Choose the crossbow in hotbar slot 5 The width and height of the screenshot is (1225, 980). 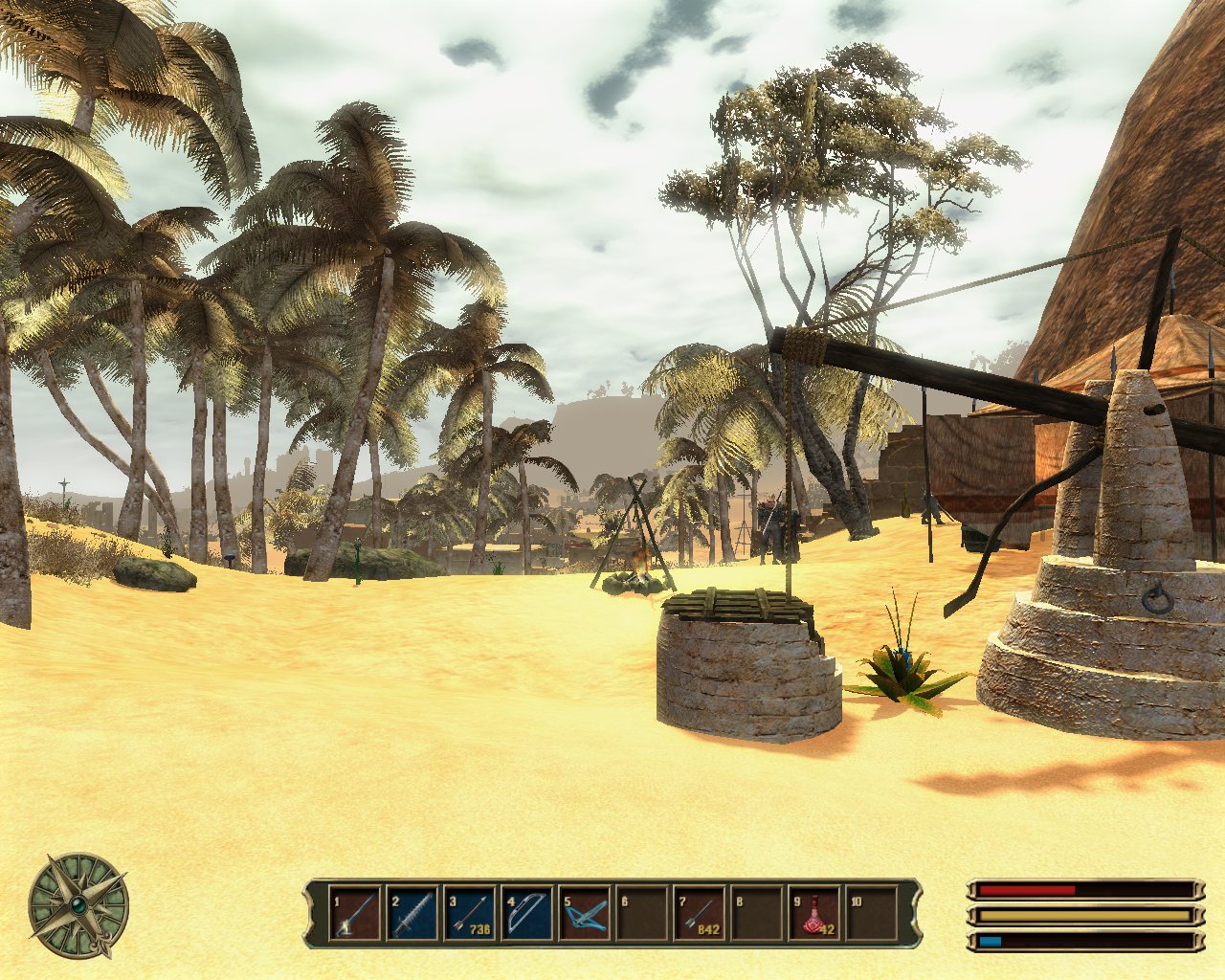(x=585, y=914)
